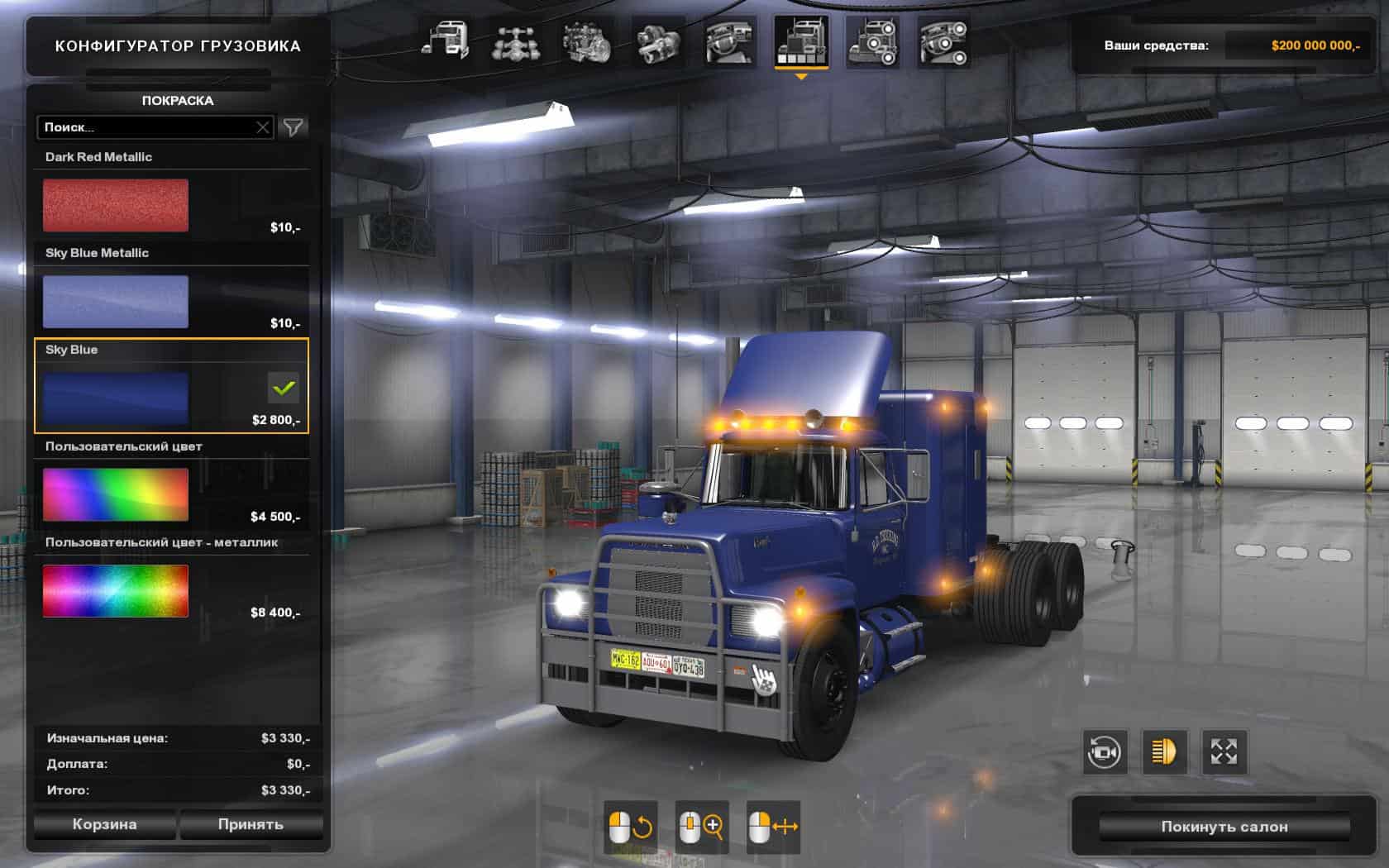Switch to the chassis tab
Viewport: 1389px width, 868px height.
517,41
